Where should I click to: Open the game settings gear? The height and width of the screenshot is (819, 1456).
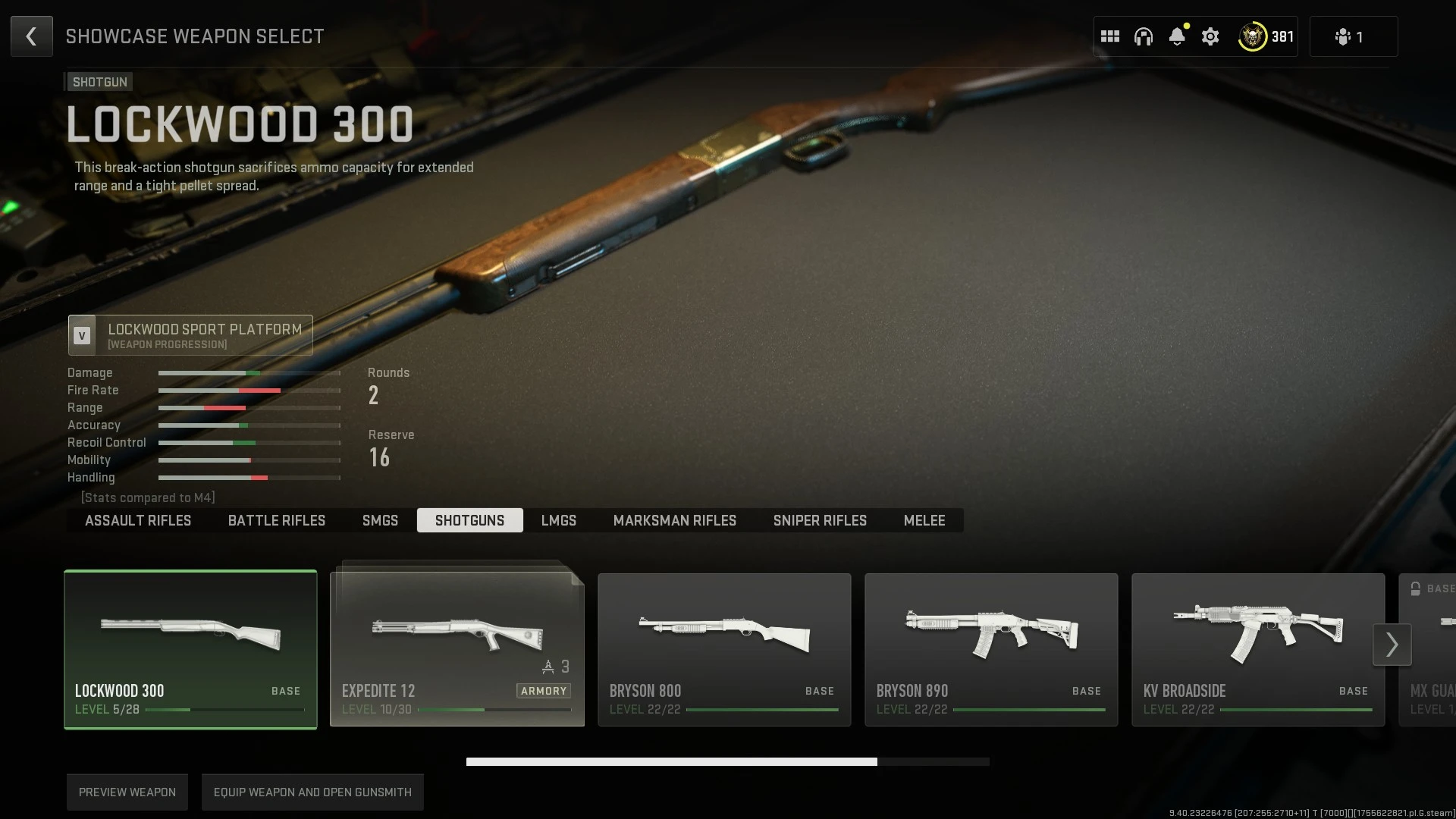tap(1210, 36)
